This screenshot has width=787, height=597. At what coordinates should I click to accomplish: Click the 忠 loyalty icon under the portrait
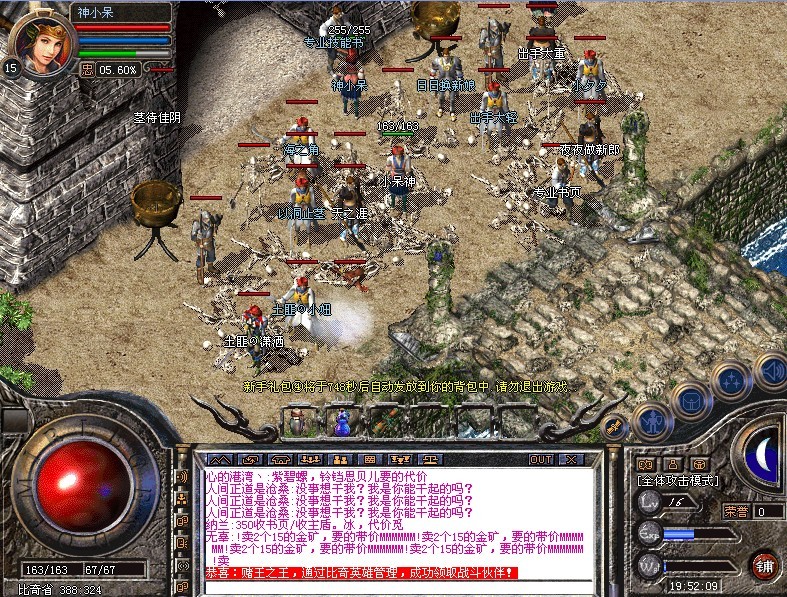(87, 69)
